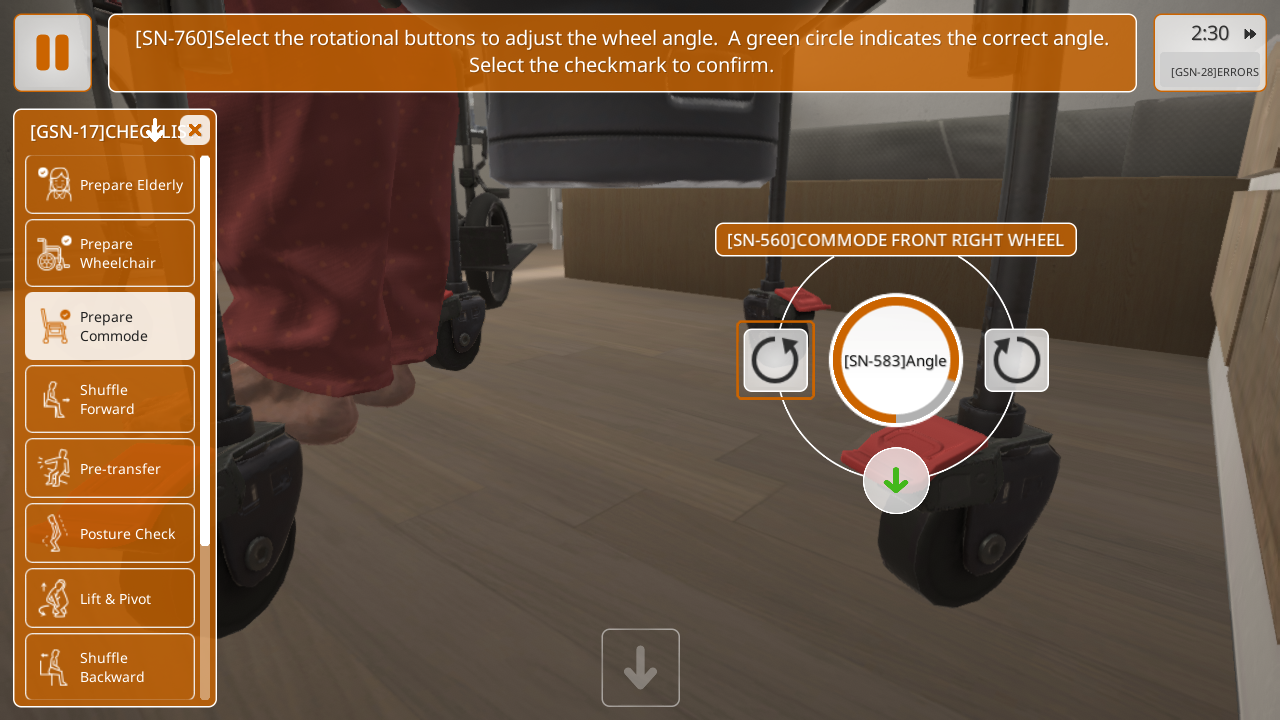Choose the Prepare Commode checklist step
Image resolution: width=1280 pixels, height=720 pixels.
(x=110, y=326)
